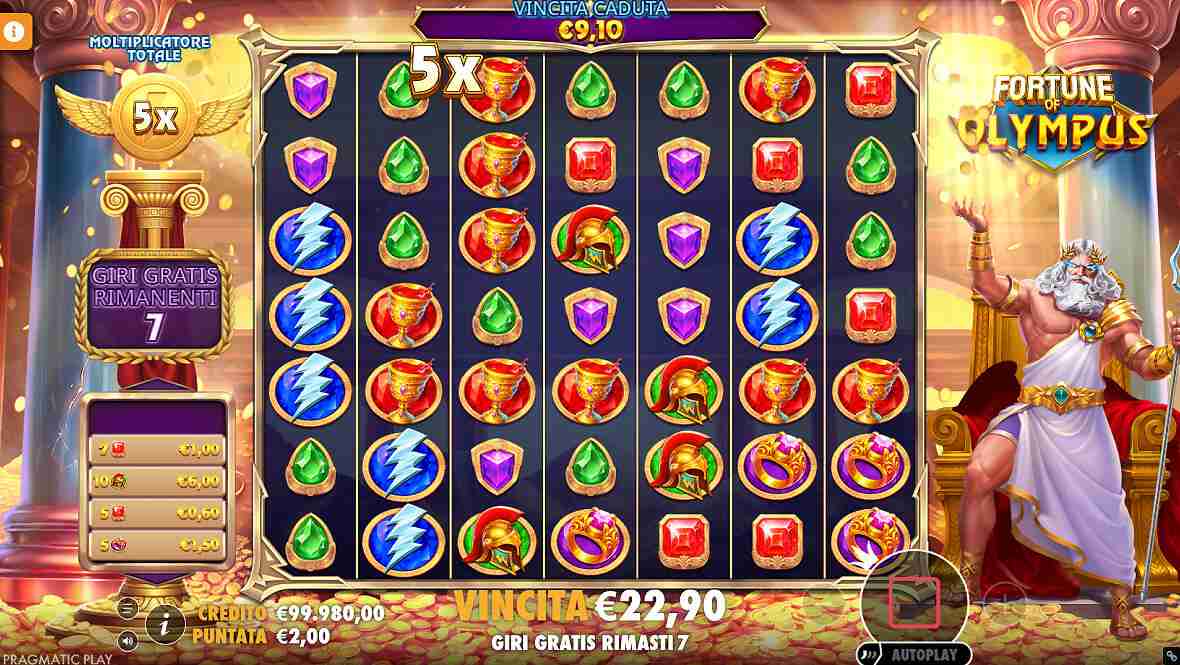Open the hamburger settings menu

[127, 608]
